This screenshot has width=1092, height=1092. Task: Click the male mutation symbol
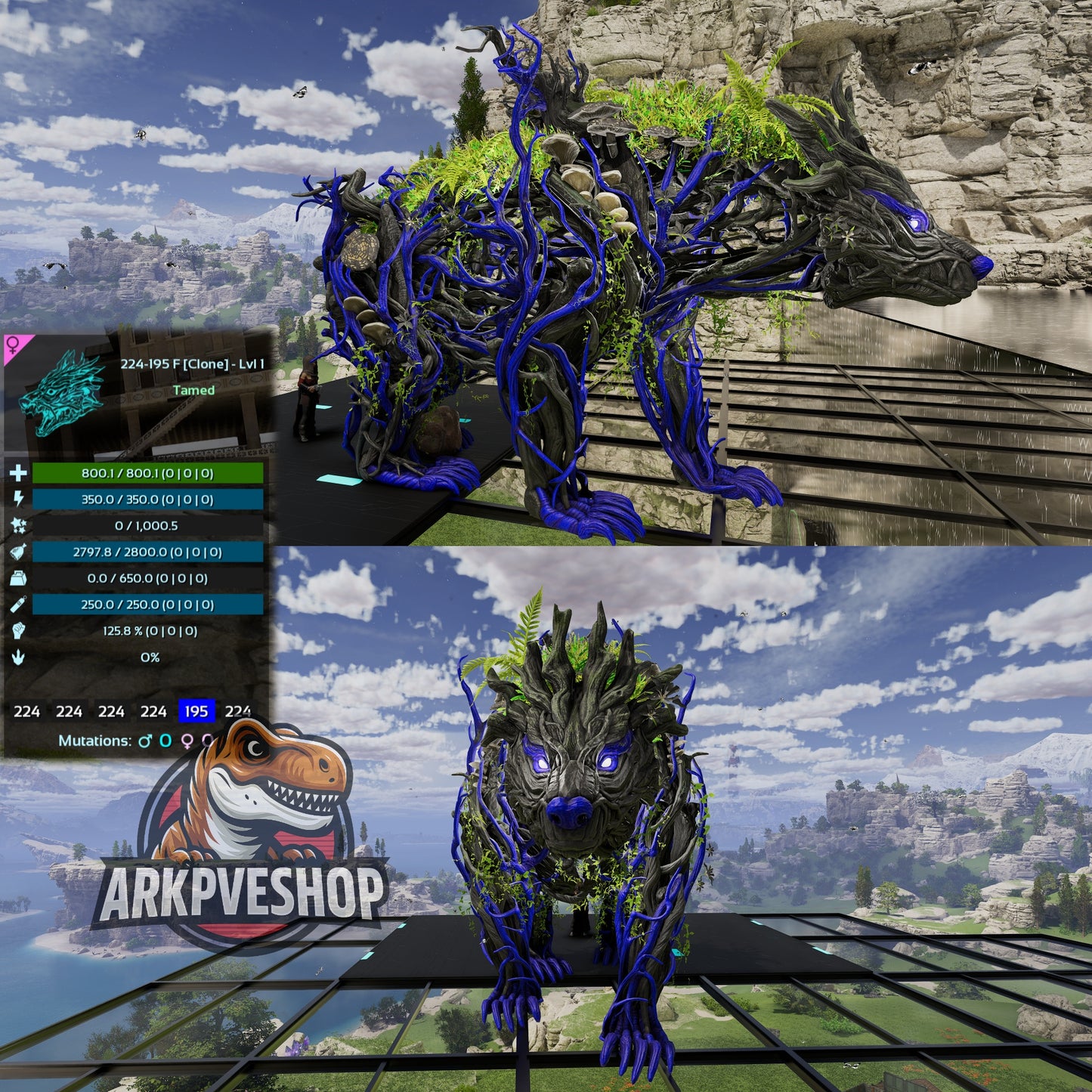coord(146,740)
